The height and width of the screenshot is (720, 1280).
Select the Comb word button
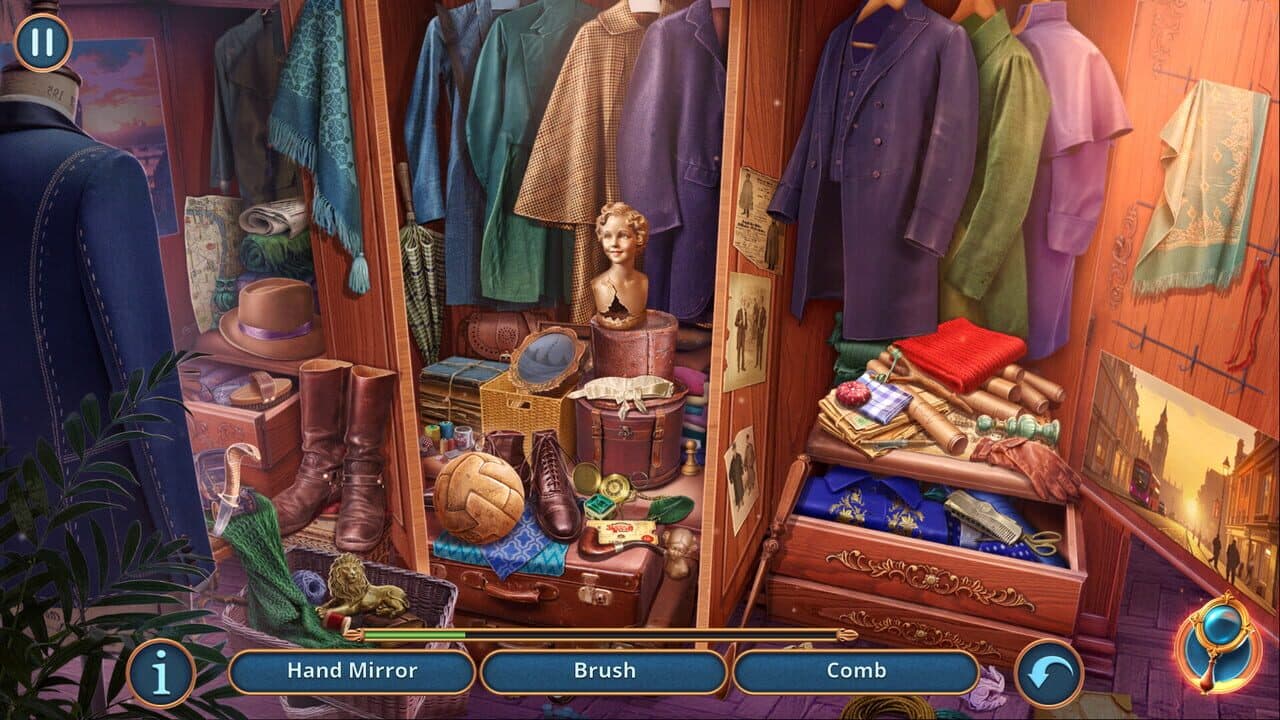tap(855, 671)
